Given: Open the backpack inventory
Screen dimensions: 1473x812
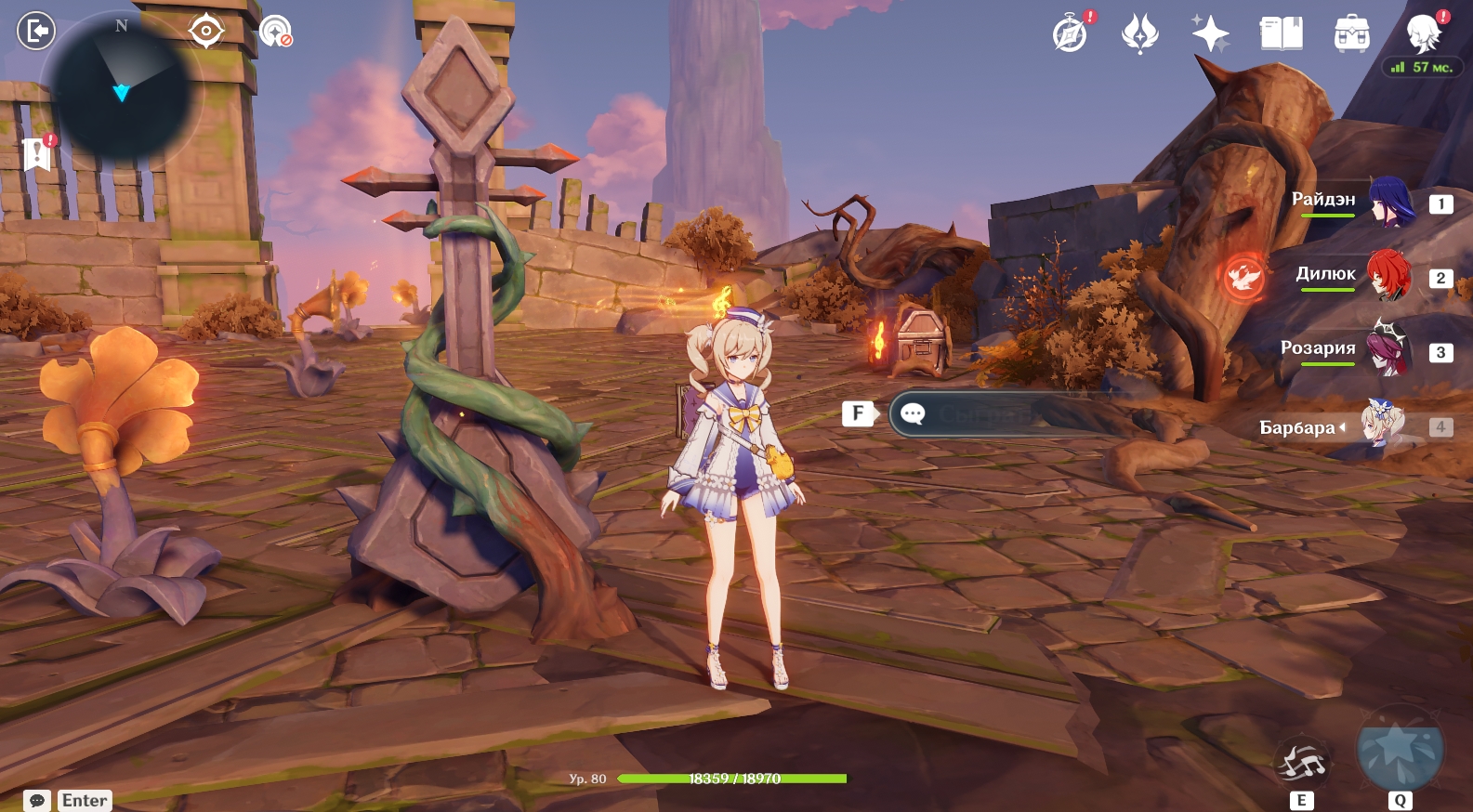Looking at the screenshot, I should tap(1351, 33).
